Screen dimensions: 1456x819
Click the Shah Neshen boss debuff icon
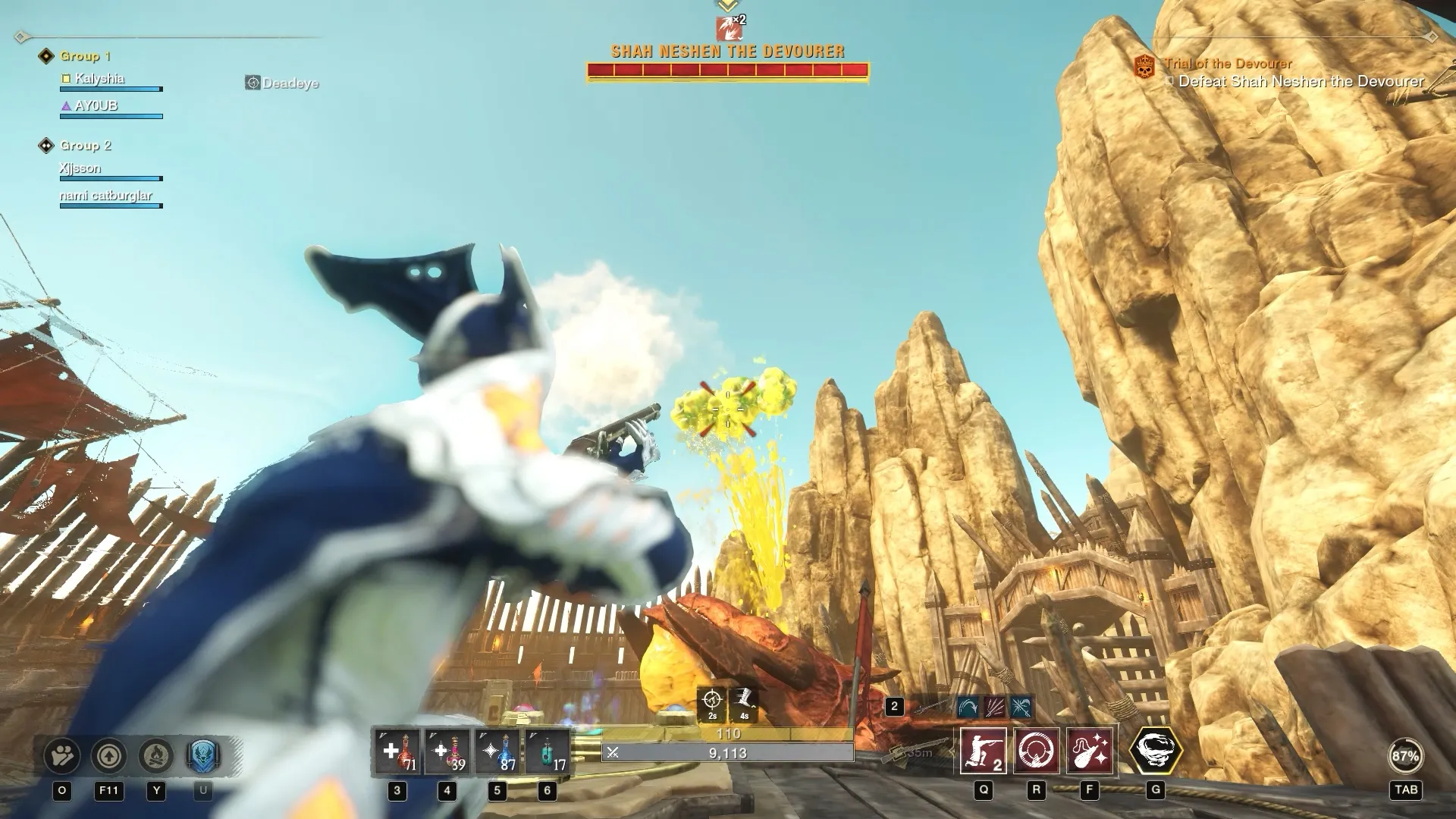pos(728,29)
